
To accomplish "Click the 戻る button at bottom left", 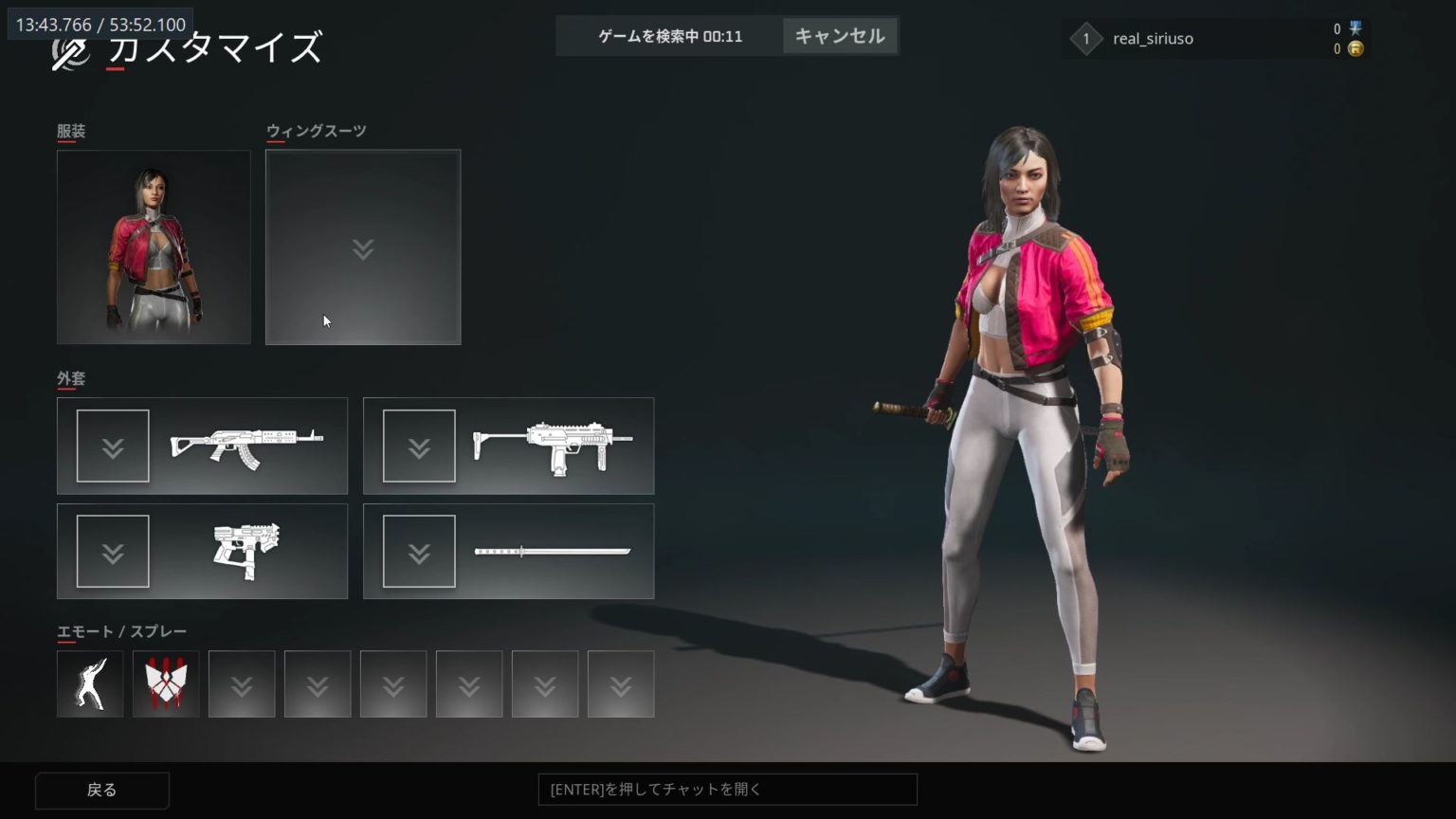I will (x=101, y=789).
